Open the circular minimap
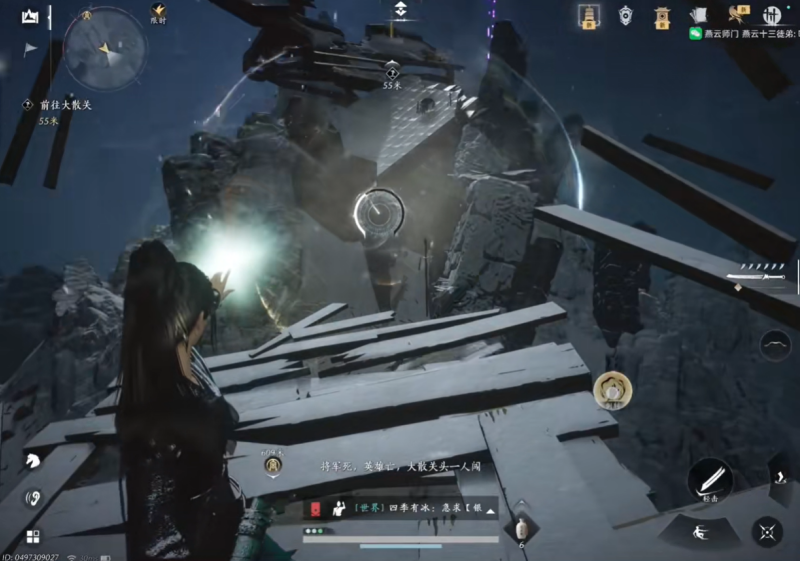The width and height of the screenshot is (800, 561). (x=105, y=47)
